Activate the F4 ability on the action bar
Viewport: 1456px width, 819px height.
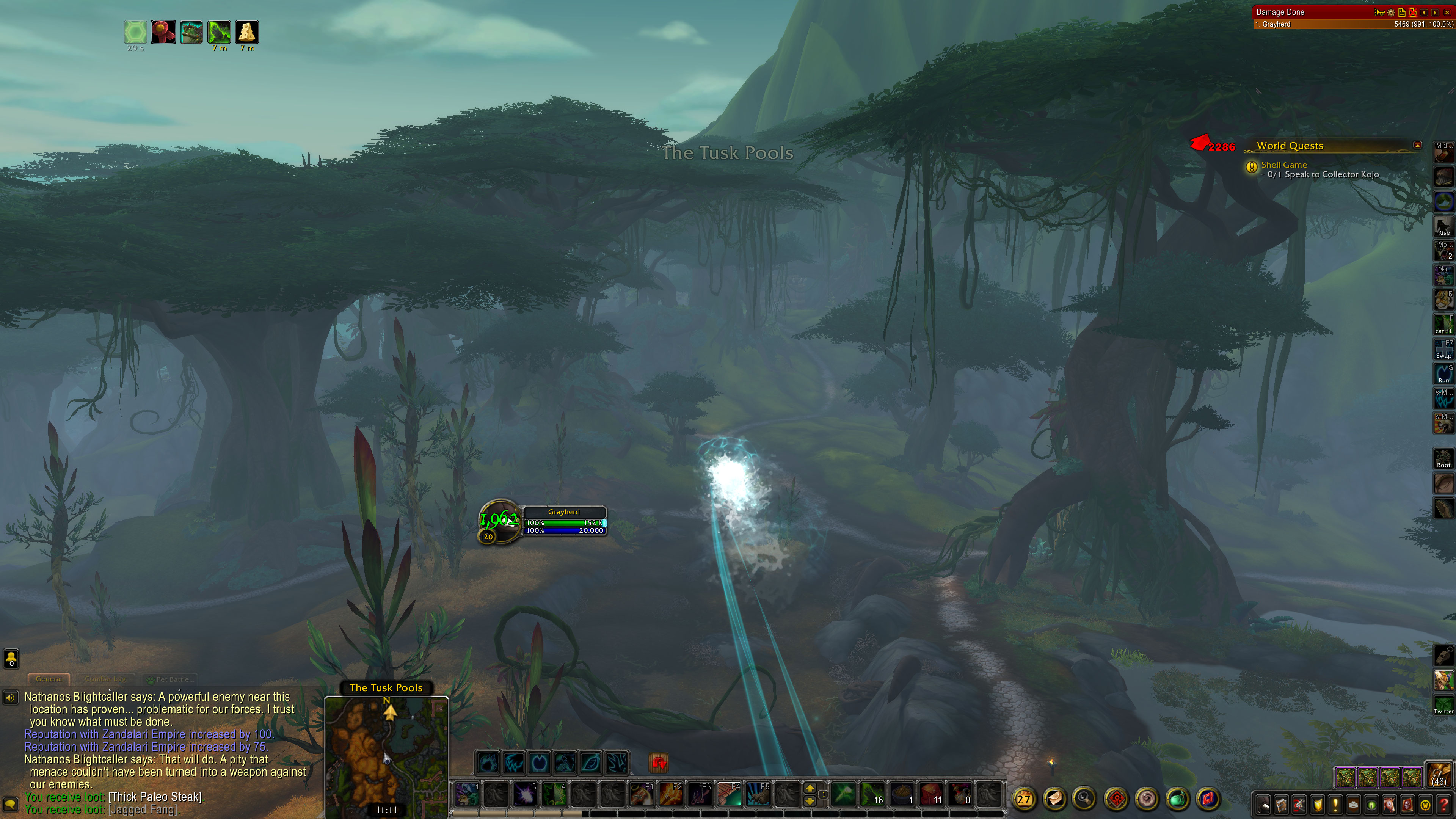[729, 795]
